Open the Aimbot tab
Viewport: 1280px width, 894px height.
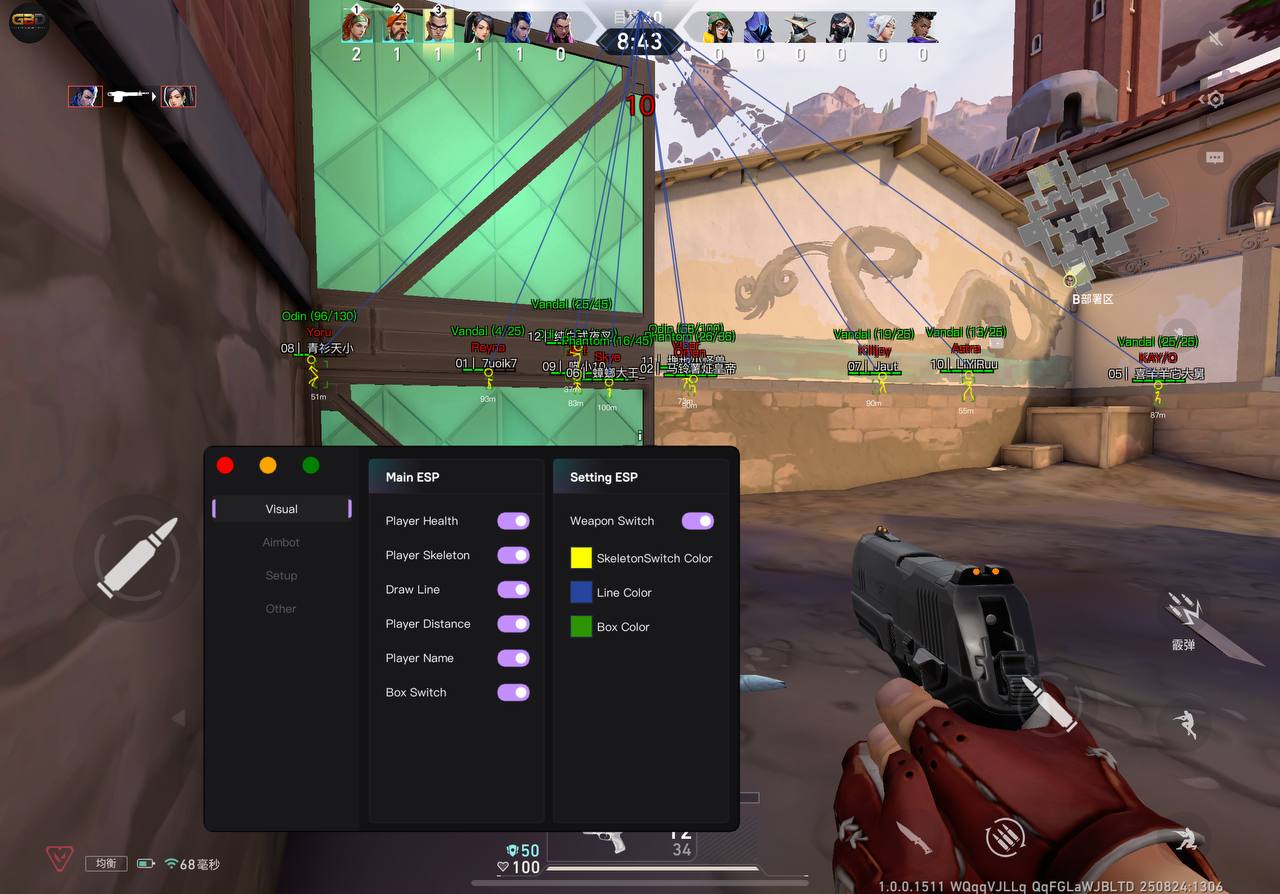click(x=281, y=542)
